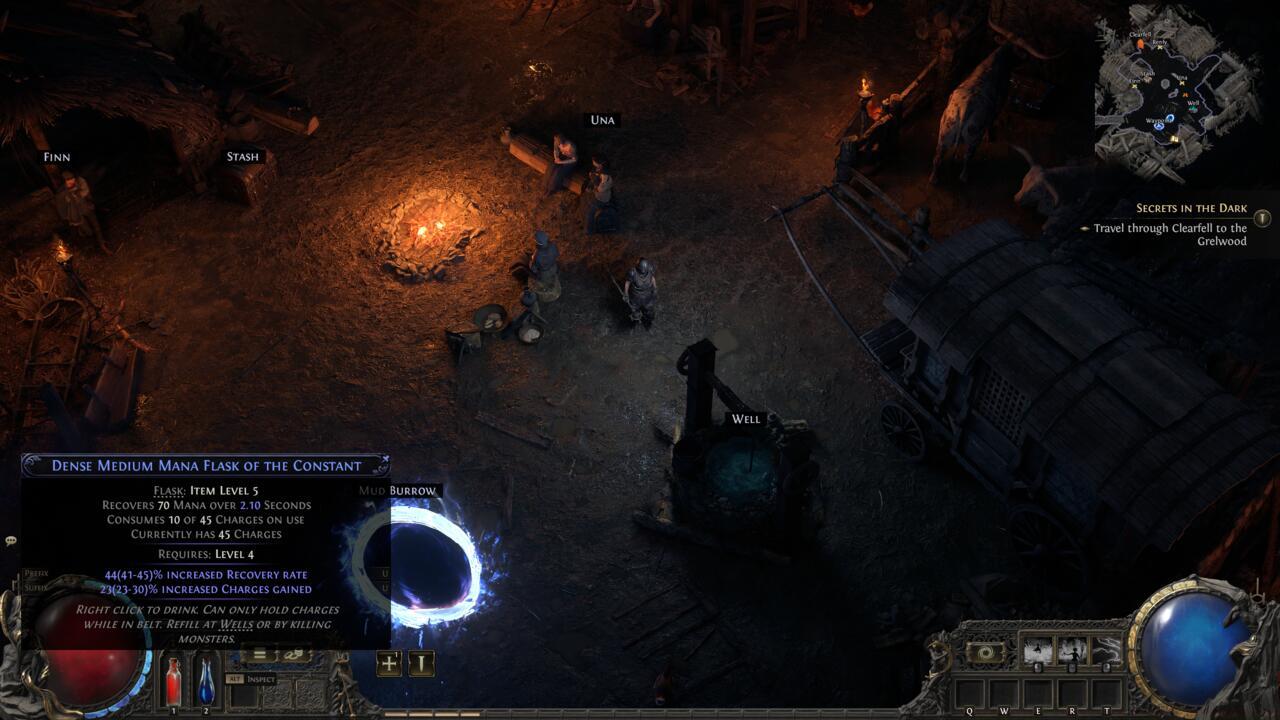Viewport: 1280px width, 720px height.
Task: Activate the swirl portal skill button
Action: 985,652
